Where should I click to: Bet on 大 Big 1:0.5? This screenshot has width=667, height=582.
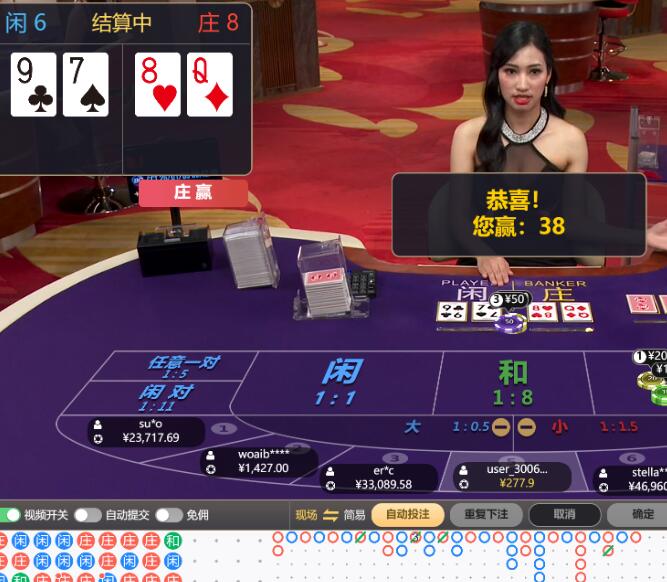[432, 427]
